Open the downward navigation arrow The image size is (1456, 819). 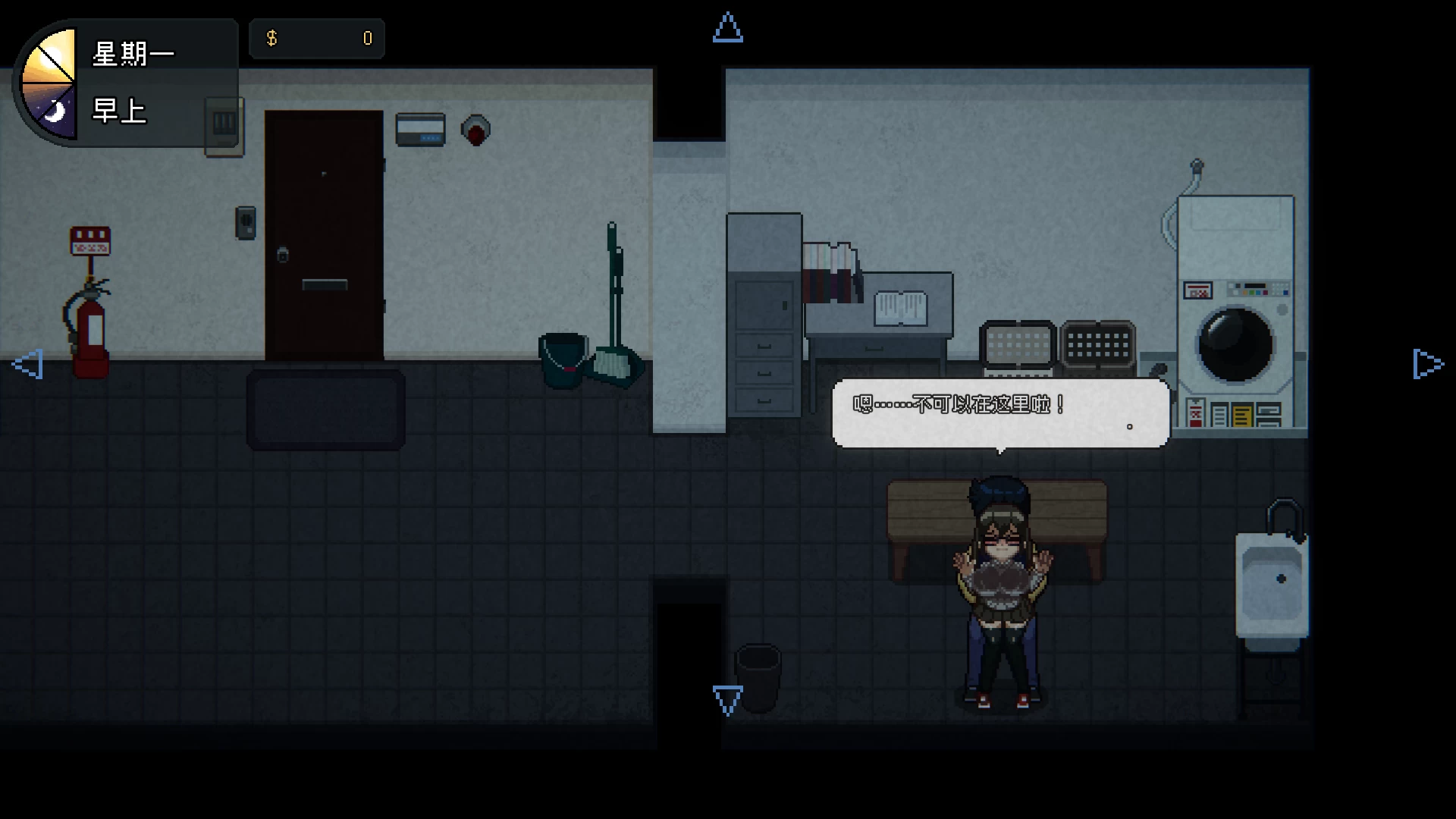coord(726,700)
